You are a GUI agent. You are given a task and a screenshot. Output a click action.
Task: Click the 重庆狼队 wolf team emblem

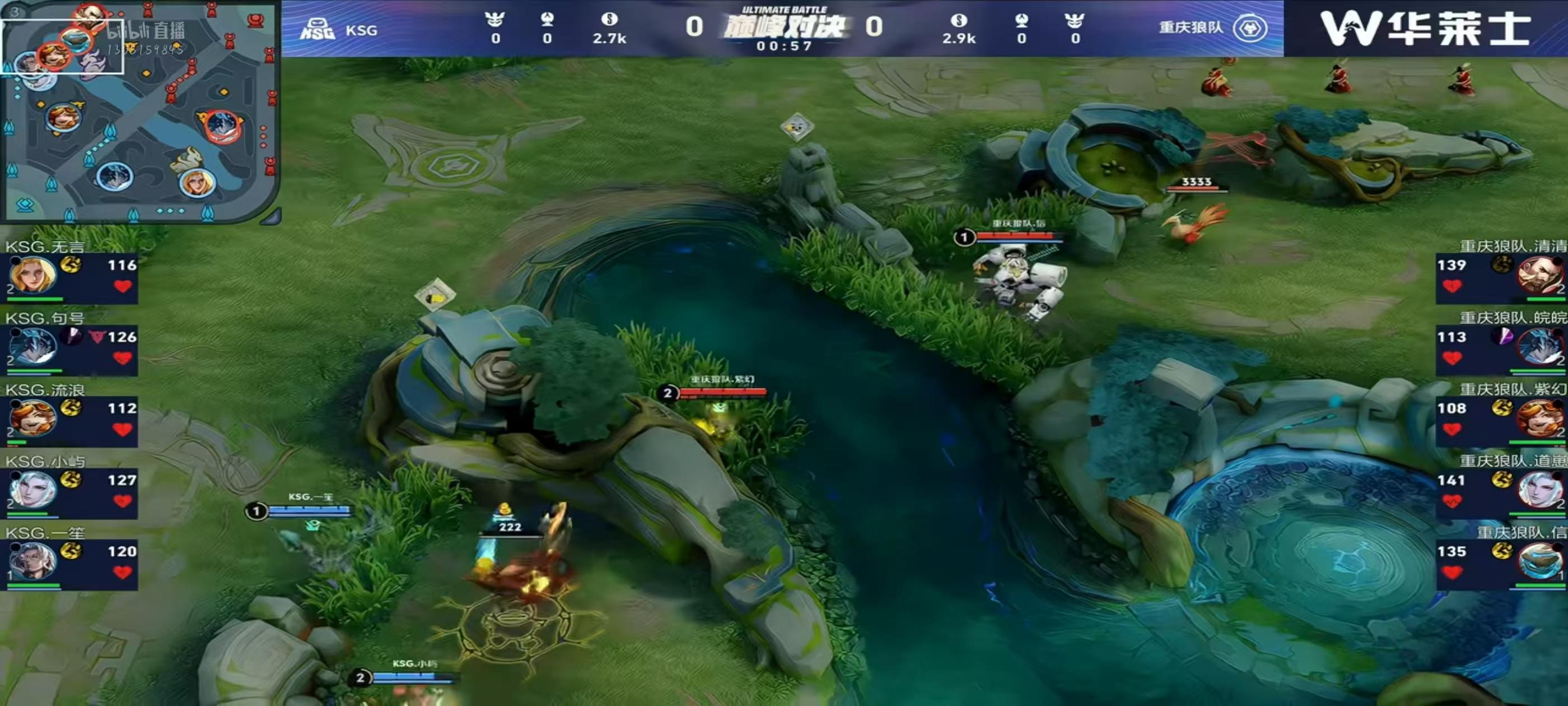point(1250,28)
